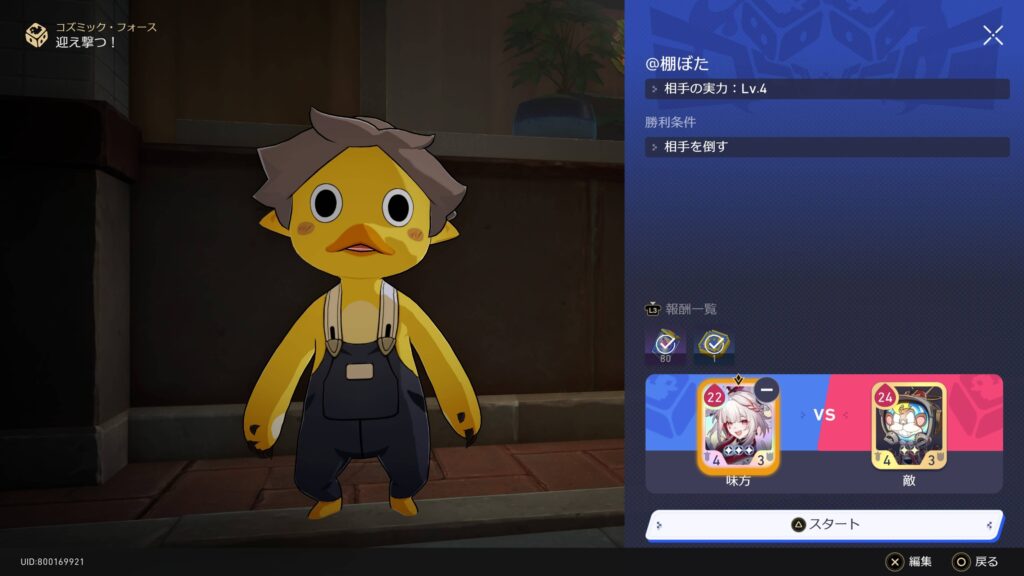Viewport: 1024px width, 576px height.
Task: Start the battle with スタート button
Action: tap(825, 524)
